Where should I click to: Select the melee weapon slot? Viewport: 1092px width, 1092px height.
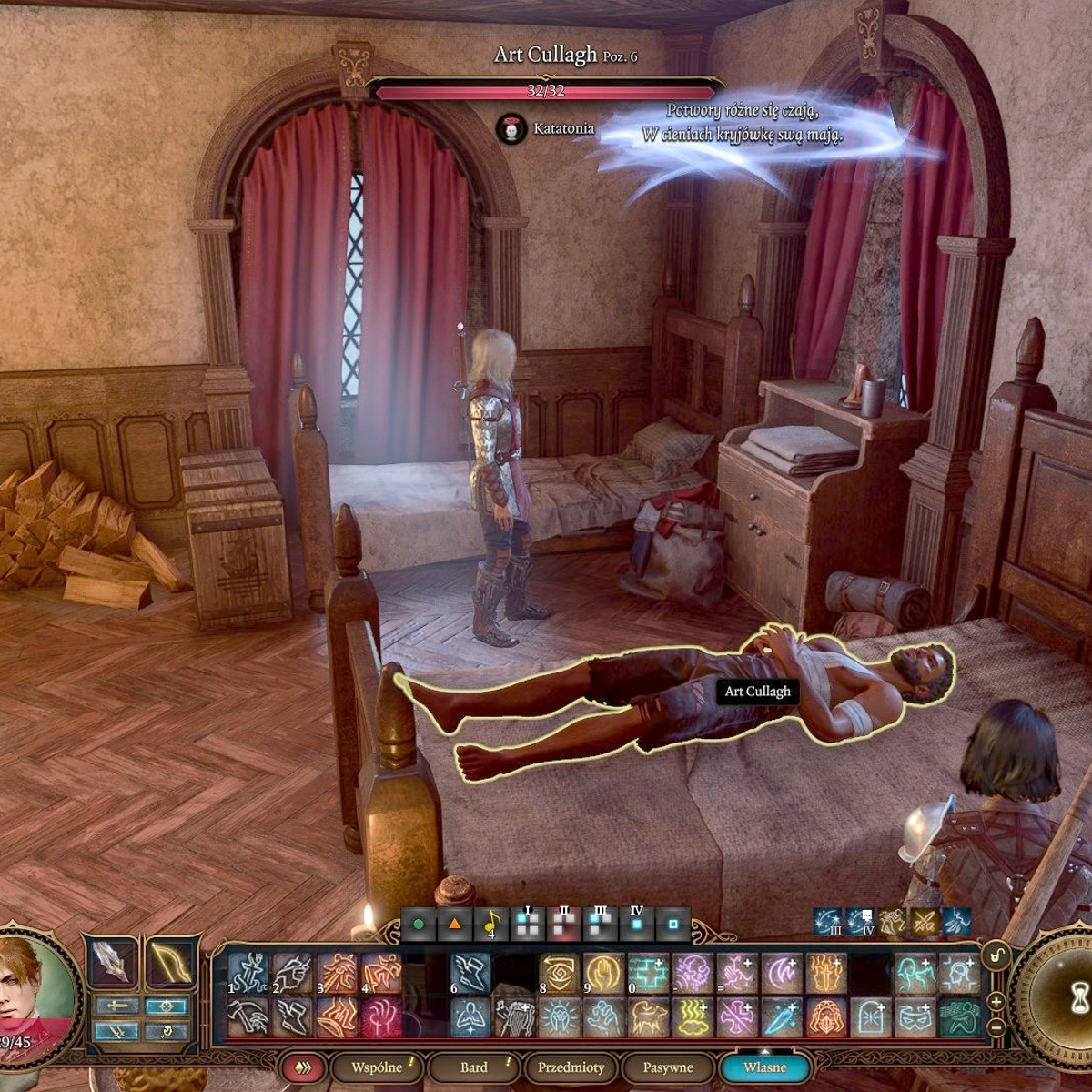[x=111, y=961]
